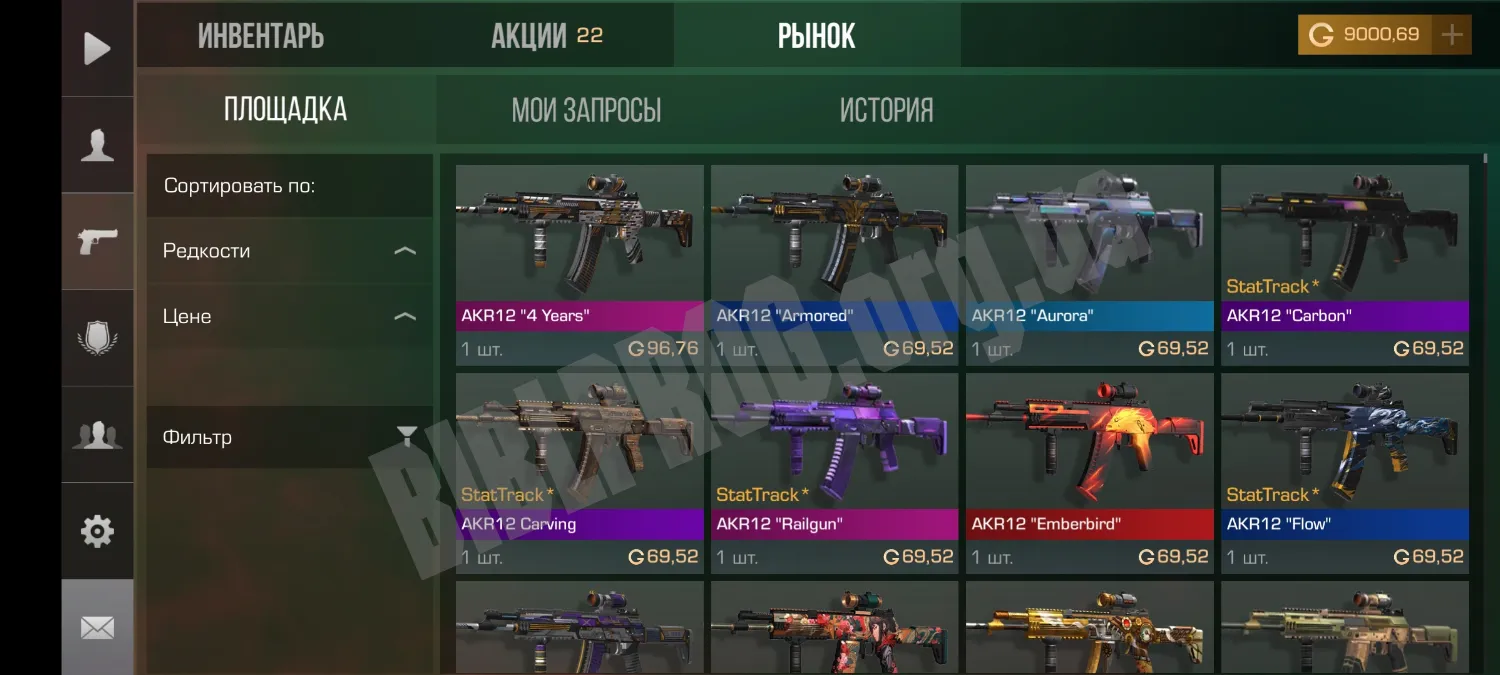
Task: Select the AKR12 Carving listing
Action: point(580,471)
